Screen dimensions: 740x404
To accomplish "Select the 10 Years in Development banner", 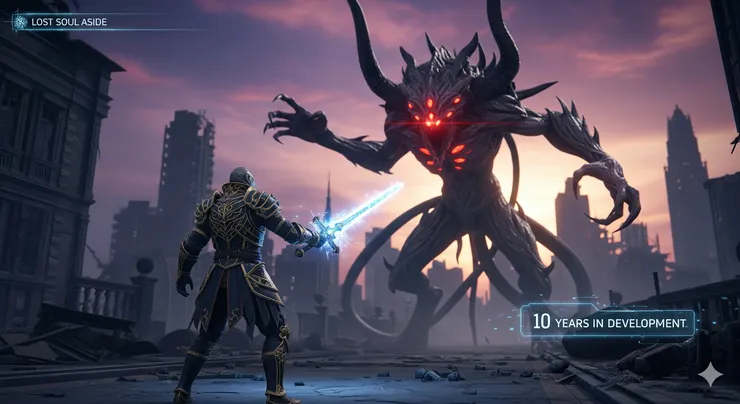I will (x=608, y=321).
